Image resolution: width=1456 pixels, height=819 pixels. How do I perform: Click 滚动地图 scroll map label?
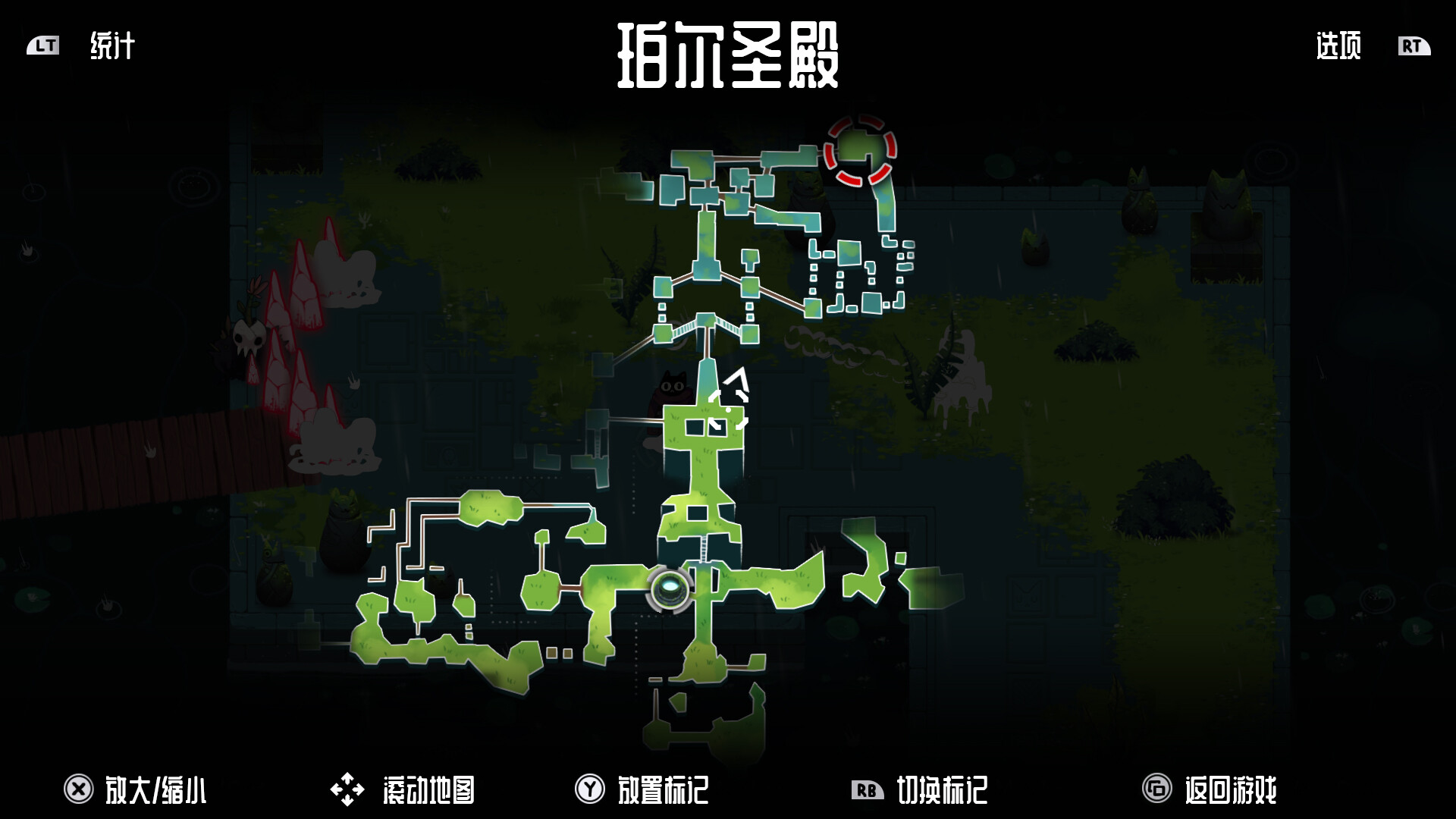426,789
